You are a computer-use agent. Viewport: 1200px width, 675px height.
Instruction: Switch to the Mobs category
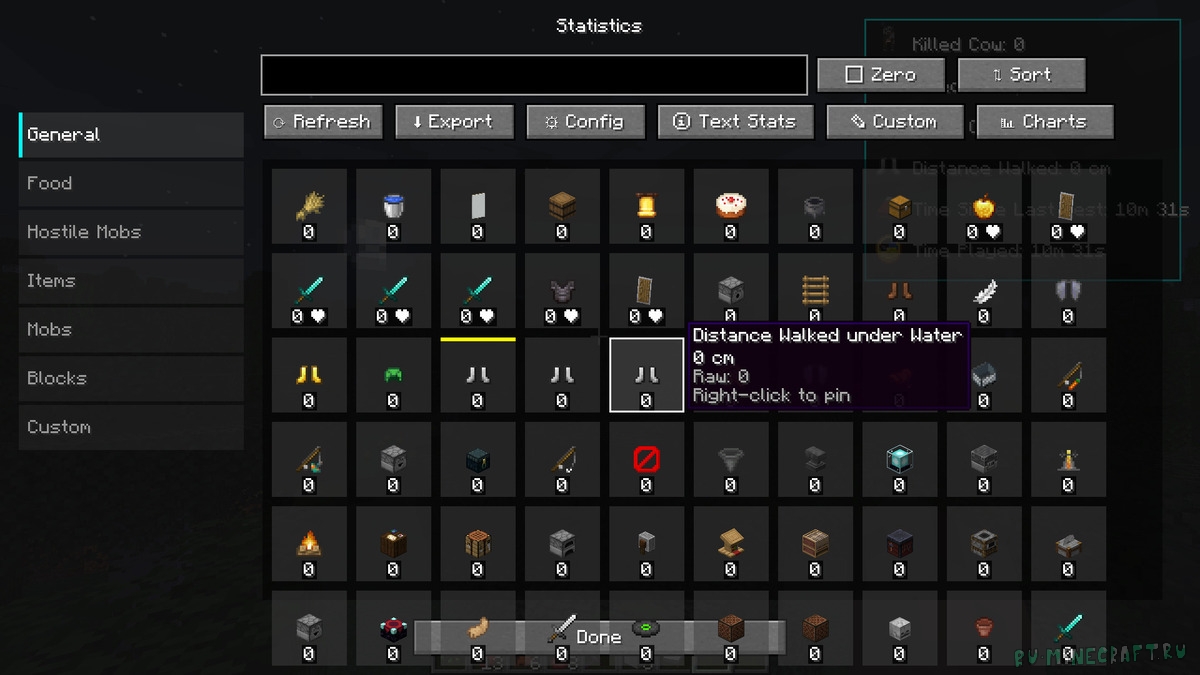tap(131, 329)
